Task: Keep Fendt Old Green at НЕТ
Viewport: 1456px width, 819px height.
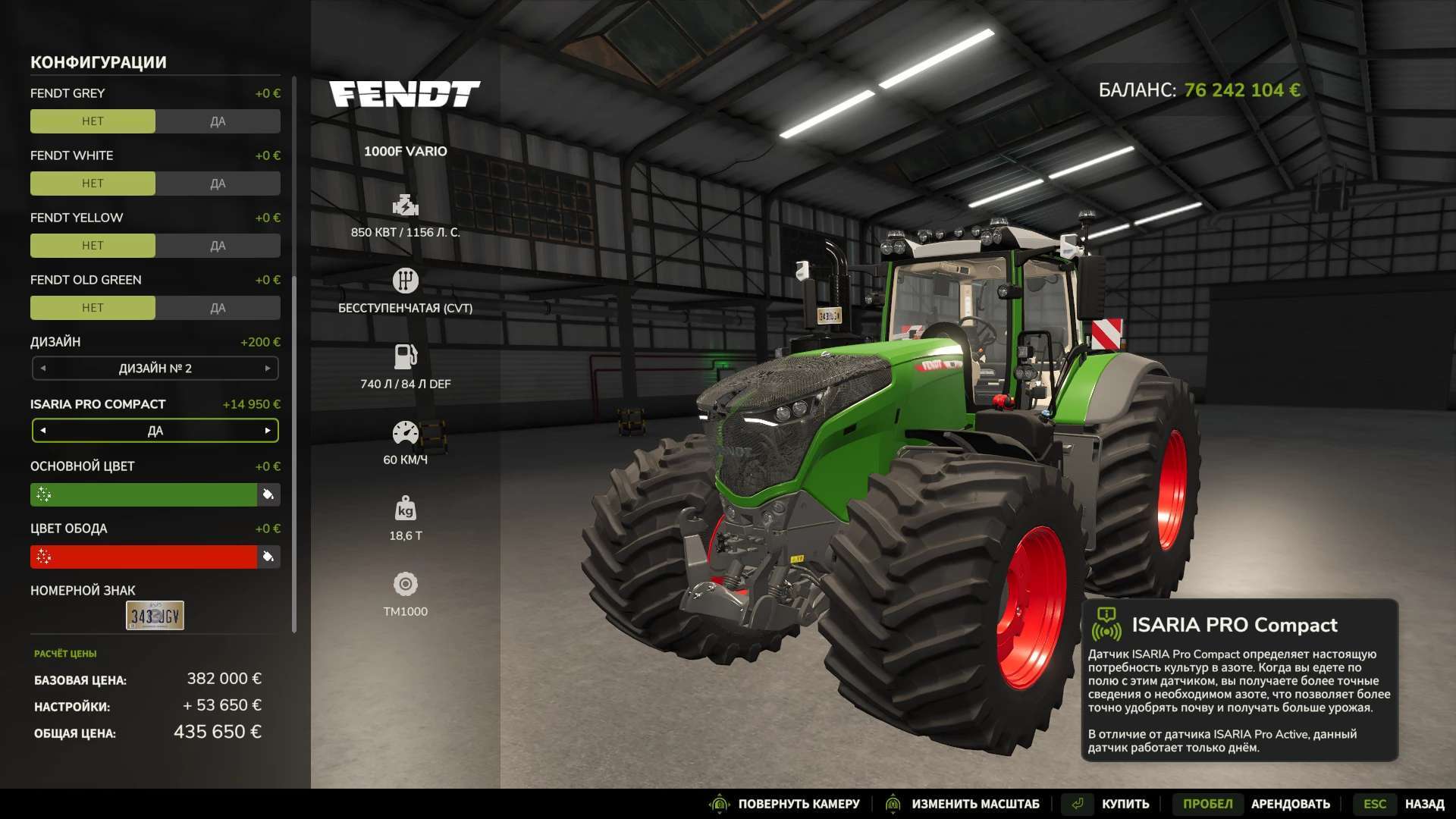Action: [93, 308]
